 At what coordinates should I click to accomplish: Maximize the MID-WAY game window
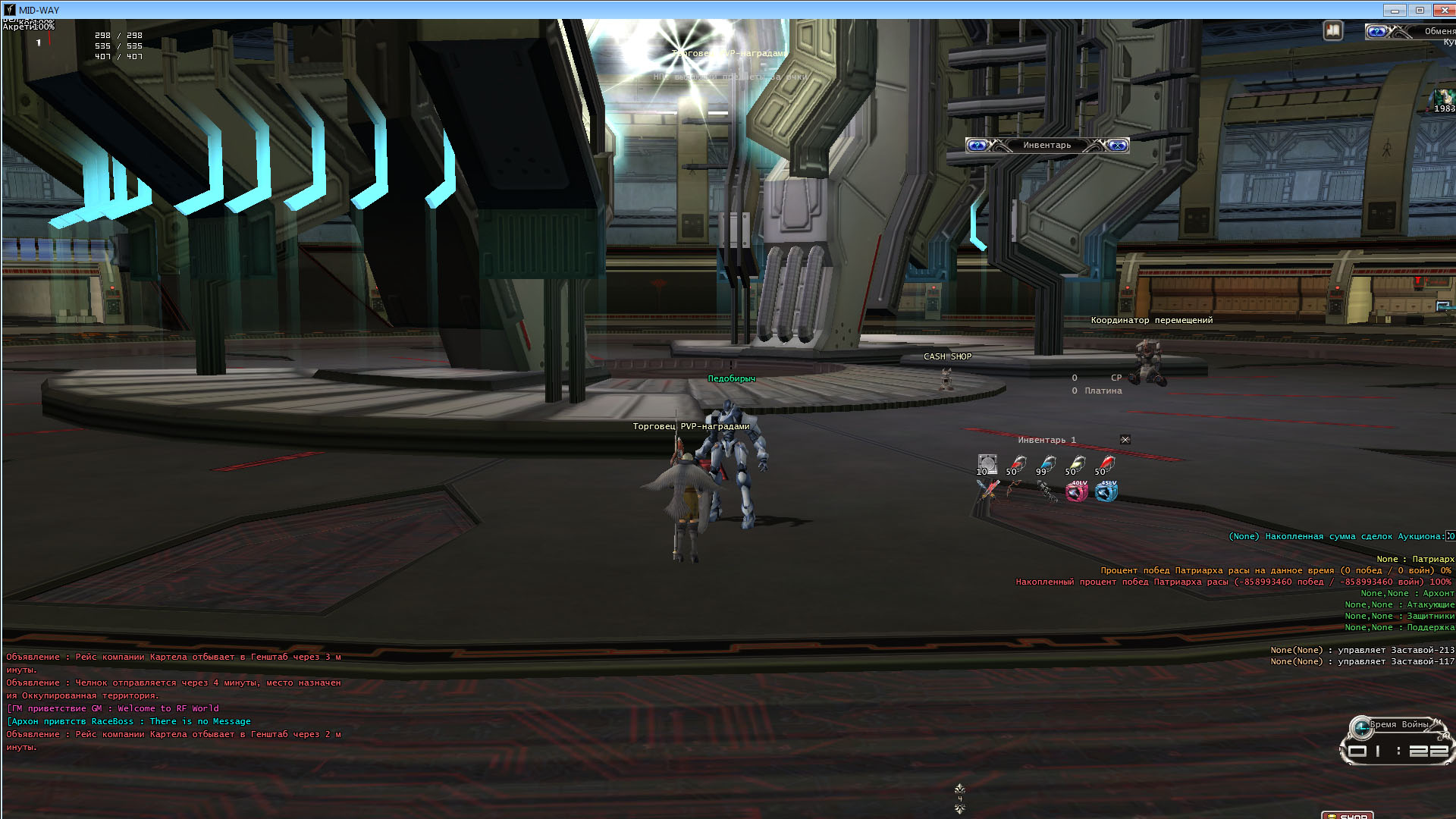tap(1420, 10)
